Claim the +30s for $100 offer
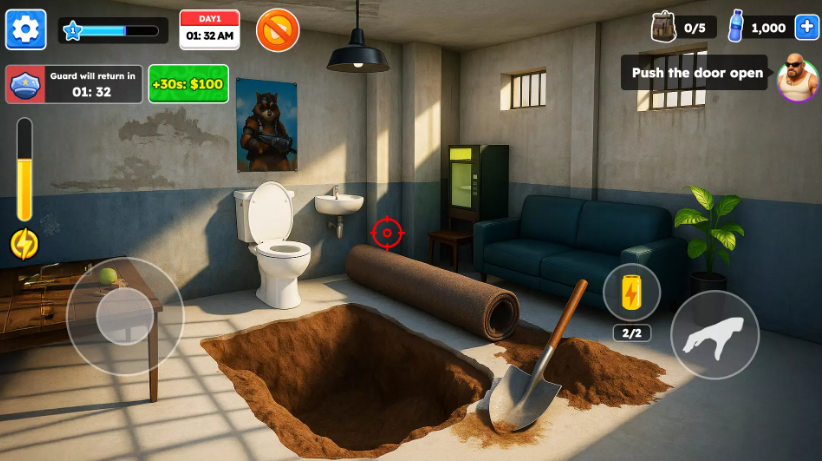 [x=188, y=84]
